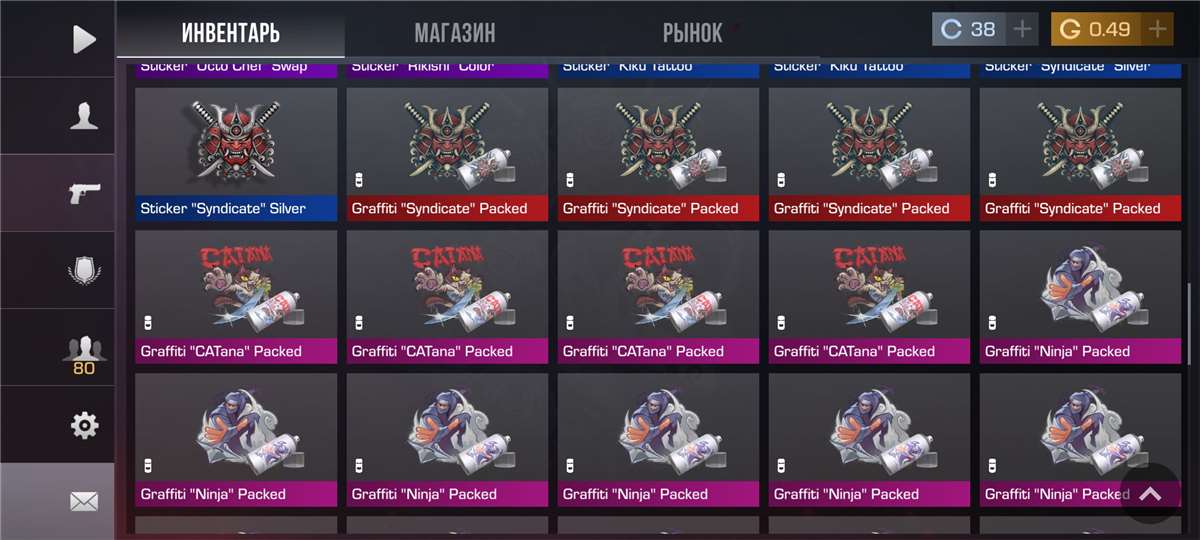Open the envelope mail icon
The width and height of the screenshot is (1200, 540).
pos(84,502)
